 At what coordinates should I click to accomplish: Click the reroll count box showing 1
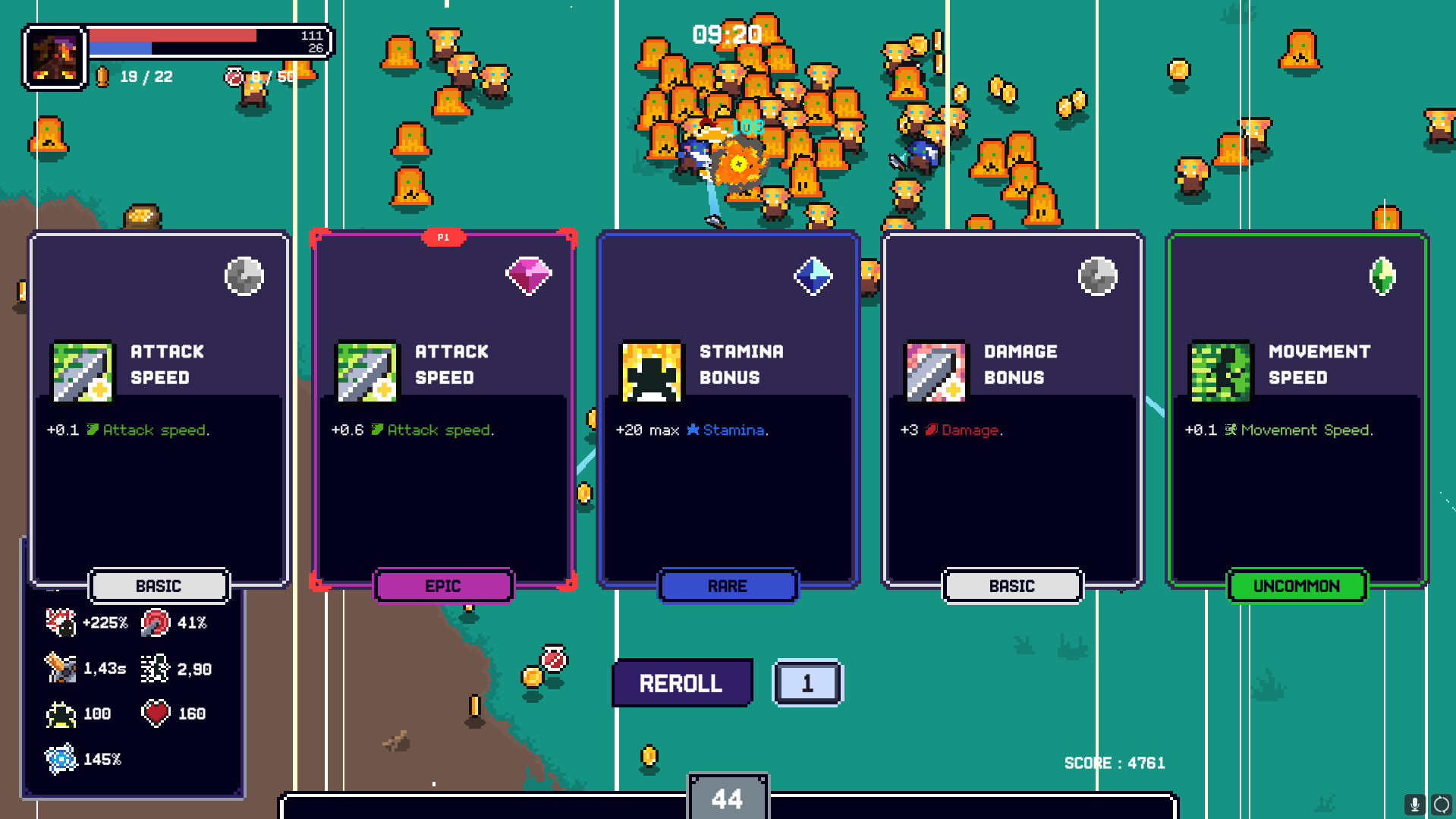coord(807,682)
